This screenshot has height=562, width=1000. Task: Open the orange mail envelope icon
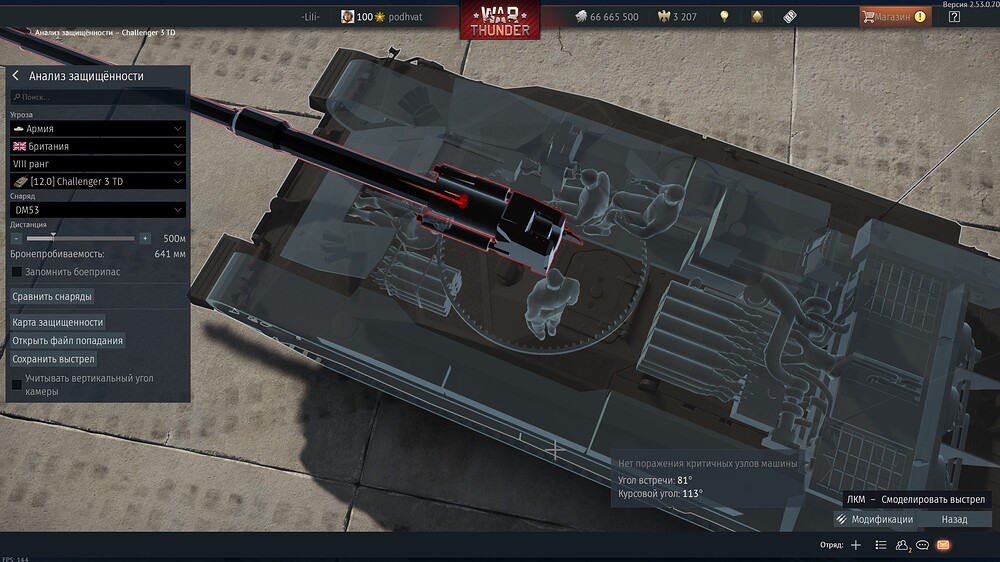[943, 545]
